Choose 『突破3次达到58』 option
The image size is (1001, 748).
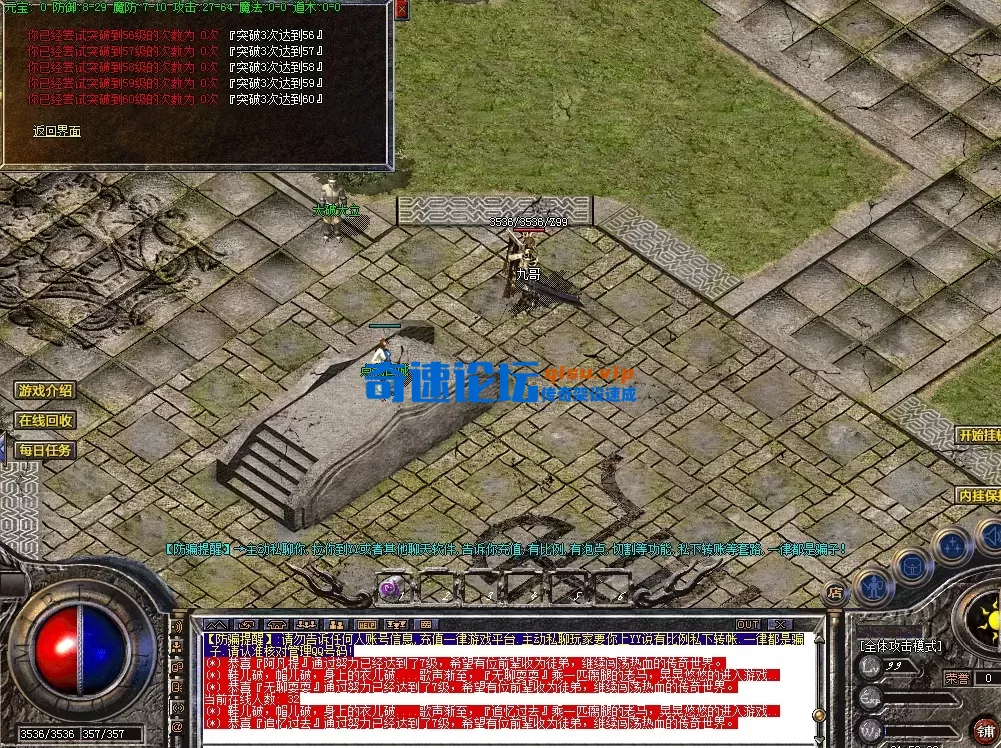(276, 66)
